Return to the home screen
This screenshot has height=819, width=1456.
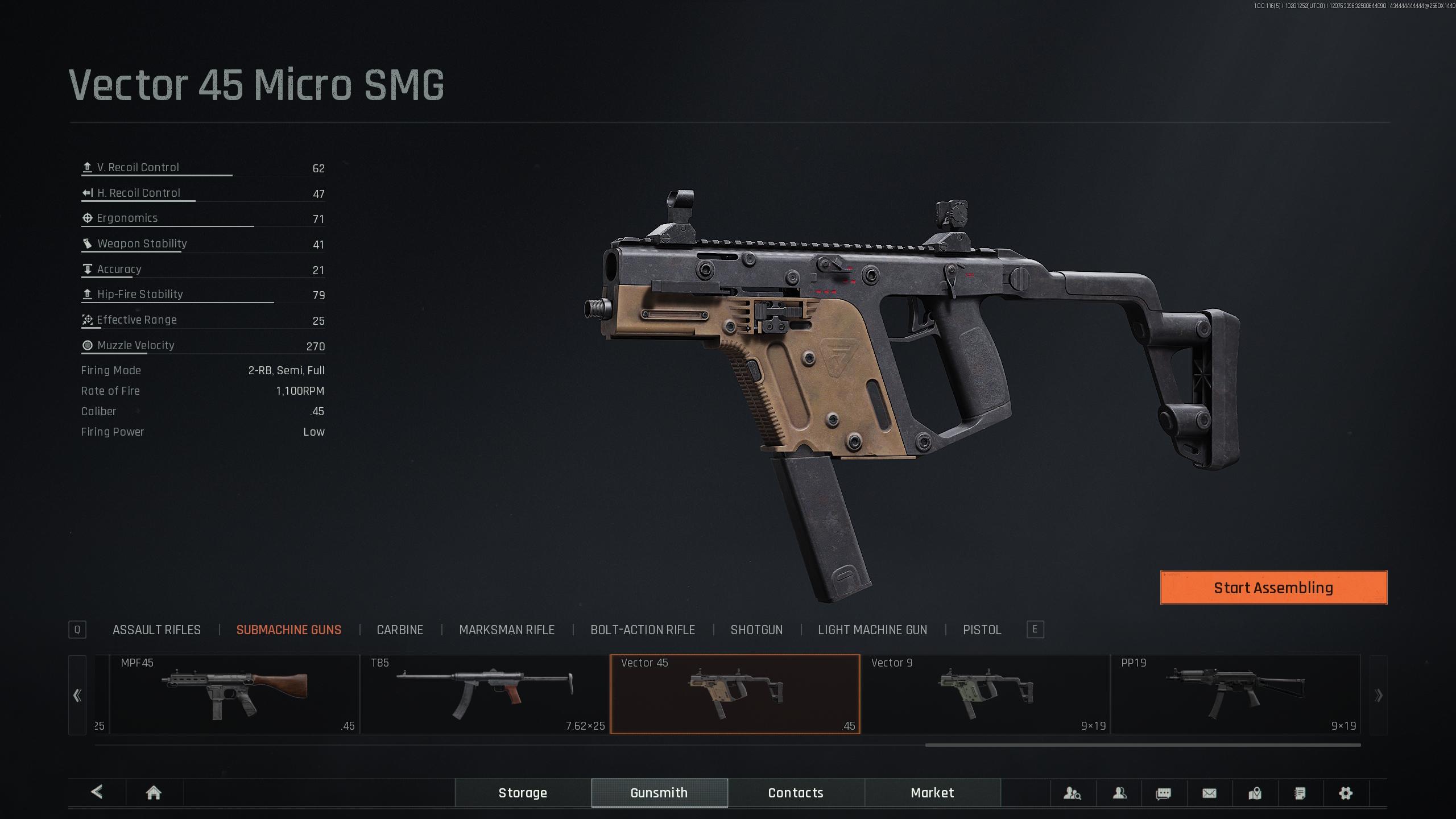[154, 793]
